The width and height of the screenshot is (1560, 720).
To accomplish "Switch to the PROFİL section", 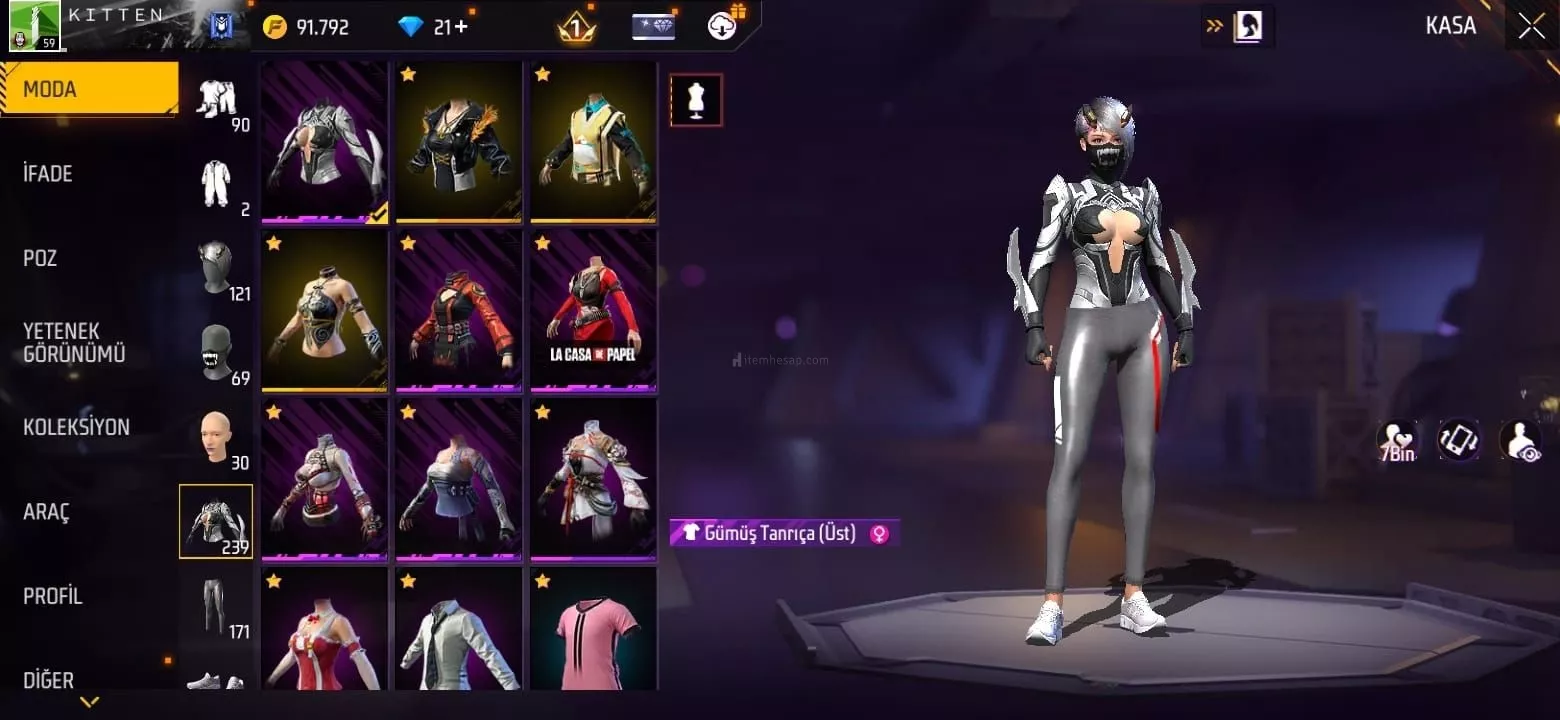I will (52, 596).
